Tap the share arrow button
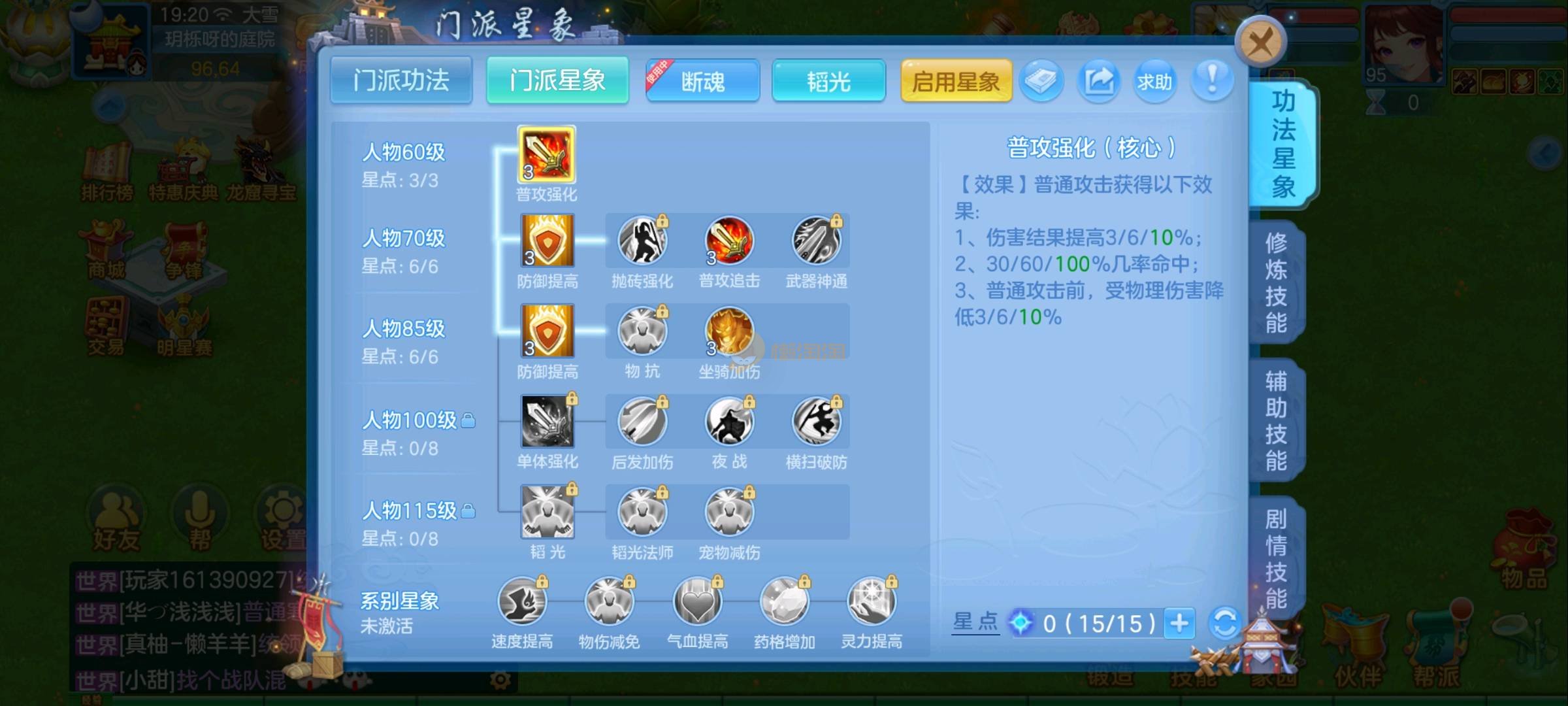The width and height of the screenshot is (1568, 706). tap(1099, 81)
